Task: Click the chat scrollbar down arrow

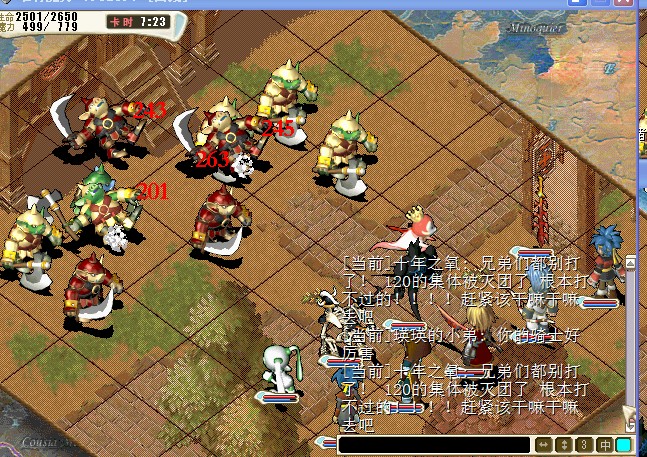Action: [629, 422]
